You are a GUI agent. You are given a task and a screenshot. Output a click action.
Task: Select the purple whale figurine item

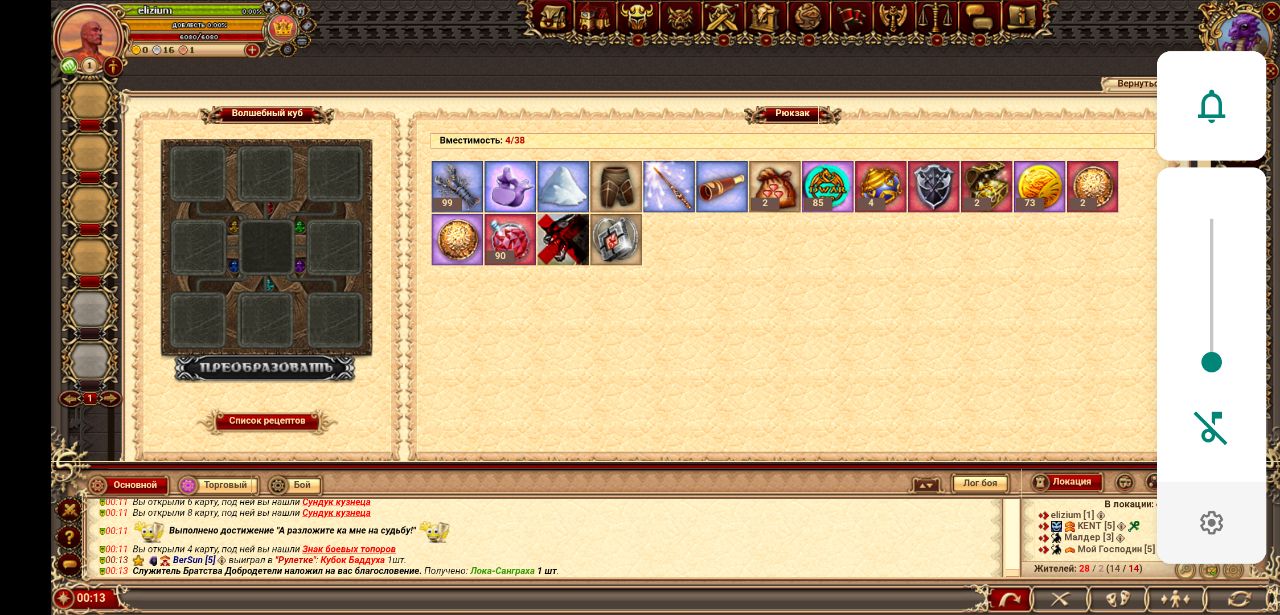[x=510, y=187]
